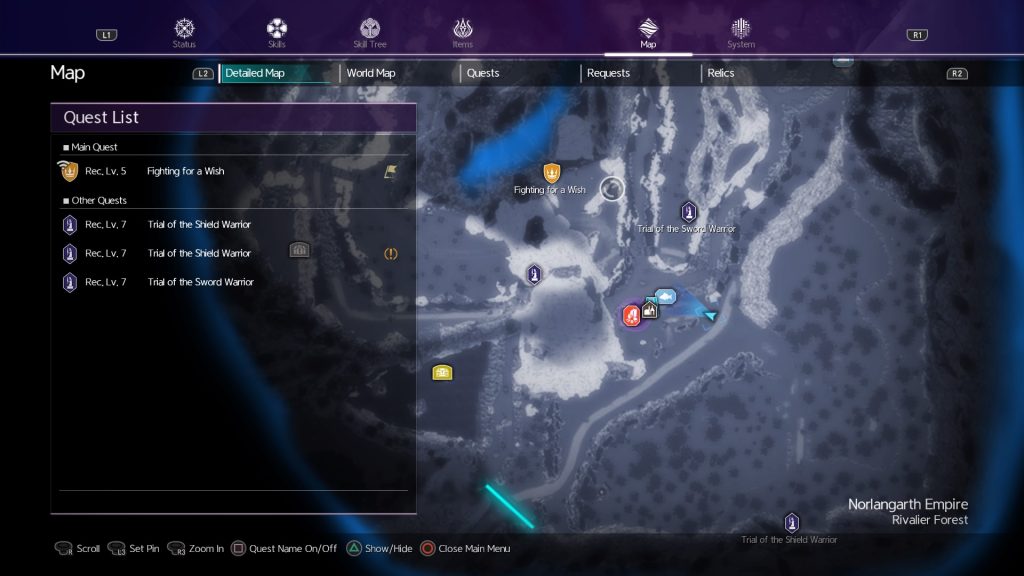This screenshot has width=1024, height=576.
Task: Click the yellow treasure chest map icon
Action: 442,373
